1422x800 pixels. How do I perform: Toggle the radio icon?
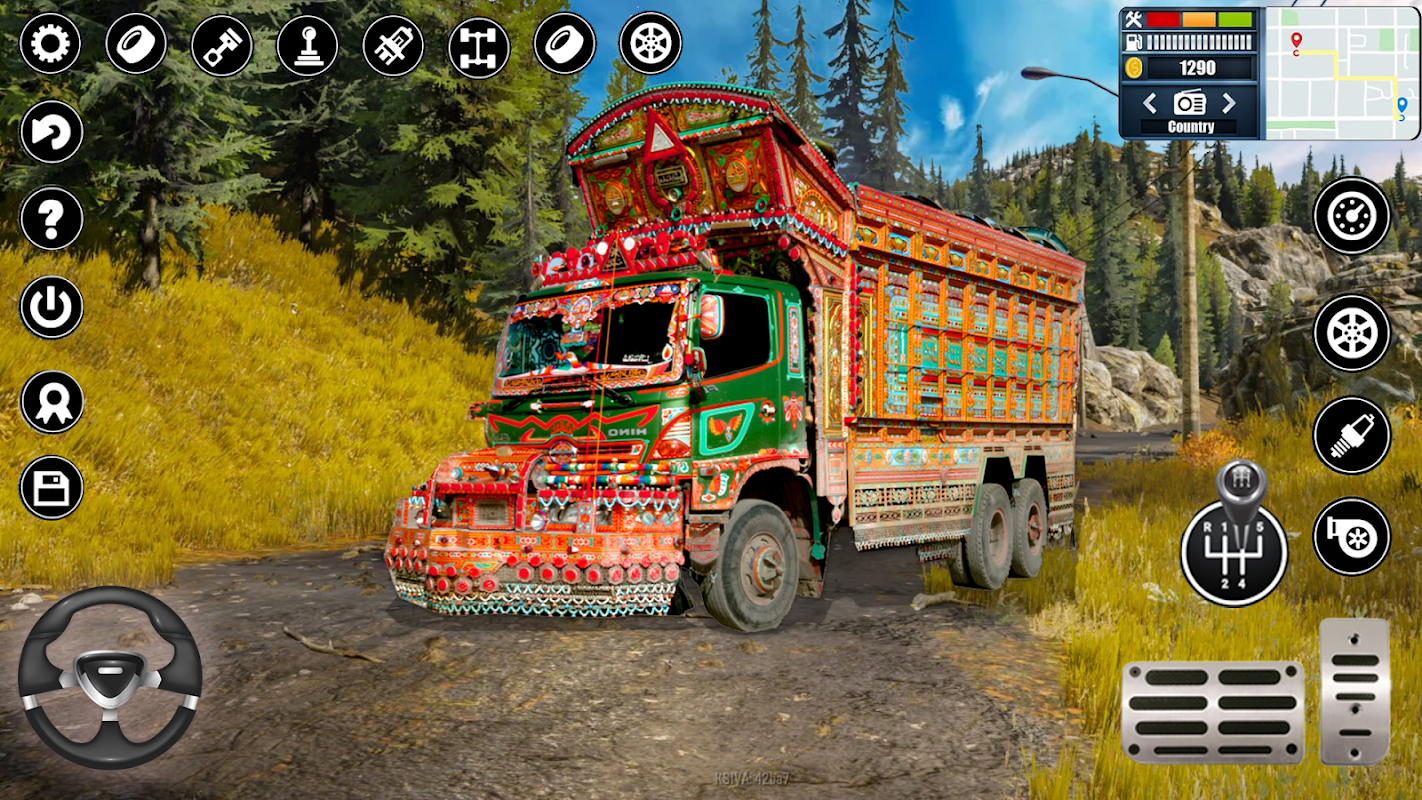coord(1190,102)
